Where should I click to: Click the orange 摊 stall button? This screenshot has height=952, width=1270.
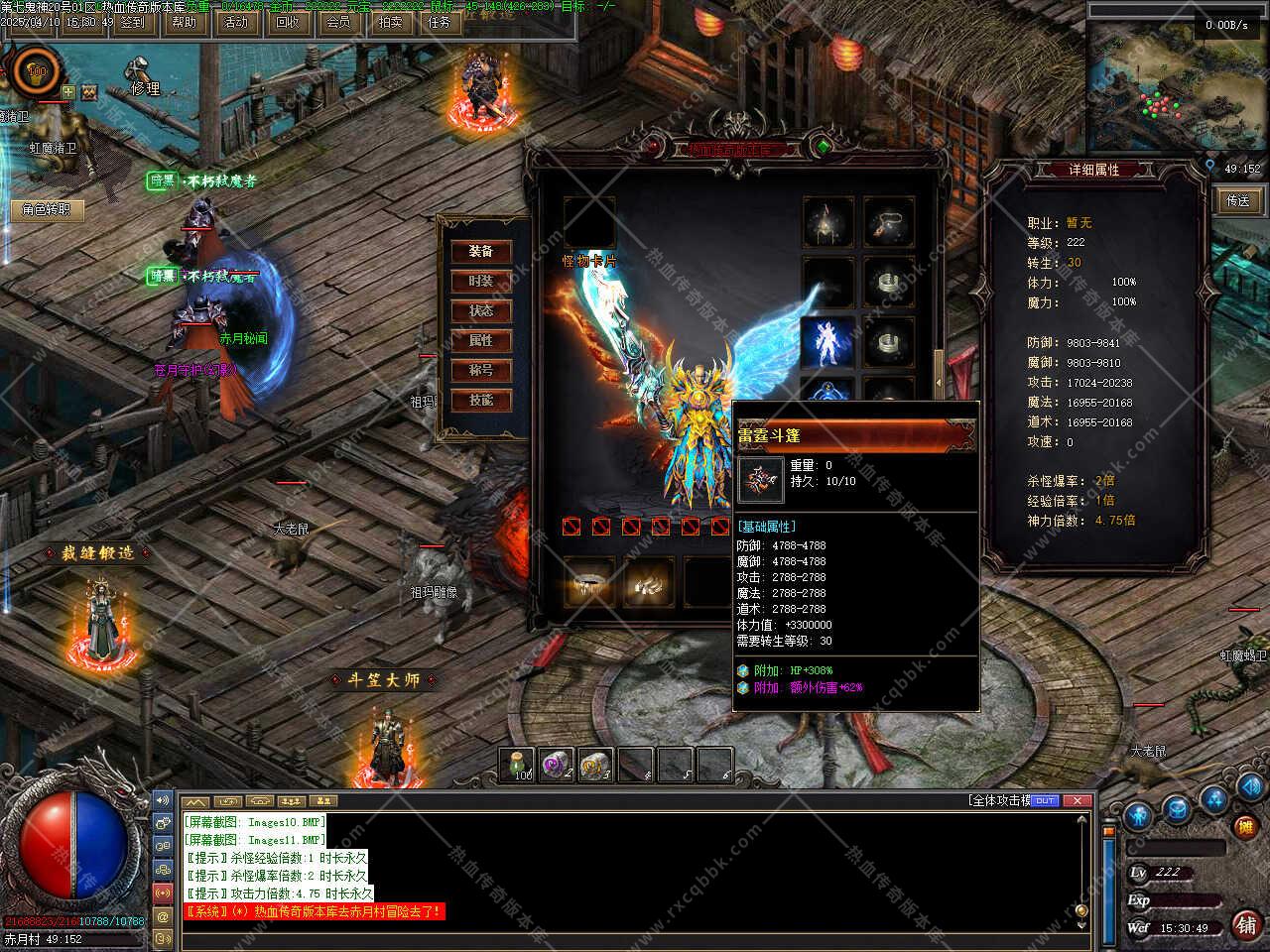pyautogui.click(x=1245, y=826)
